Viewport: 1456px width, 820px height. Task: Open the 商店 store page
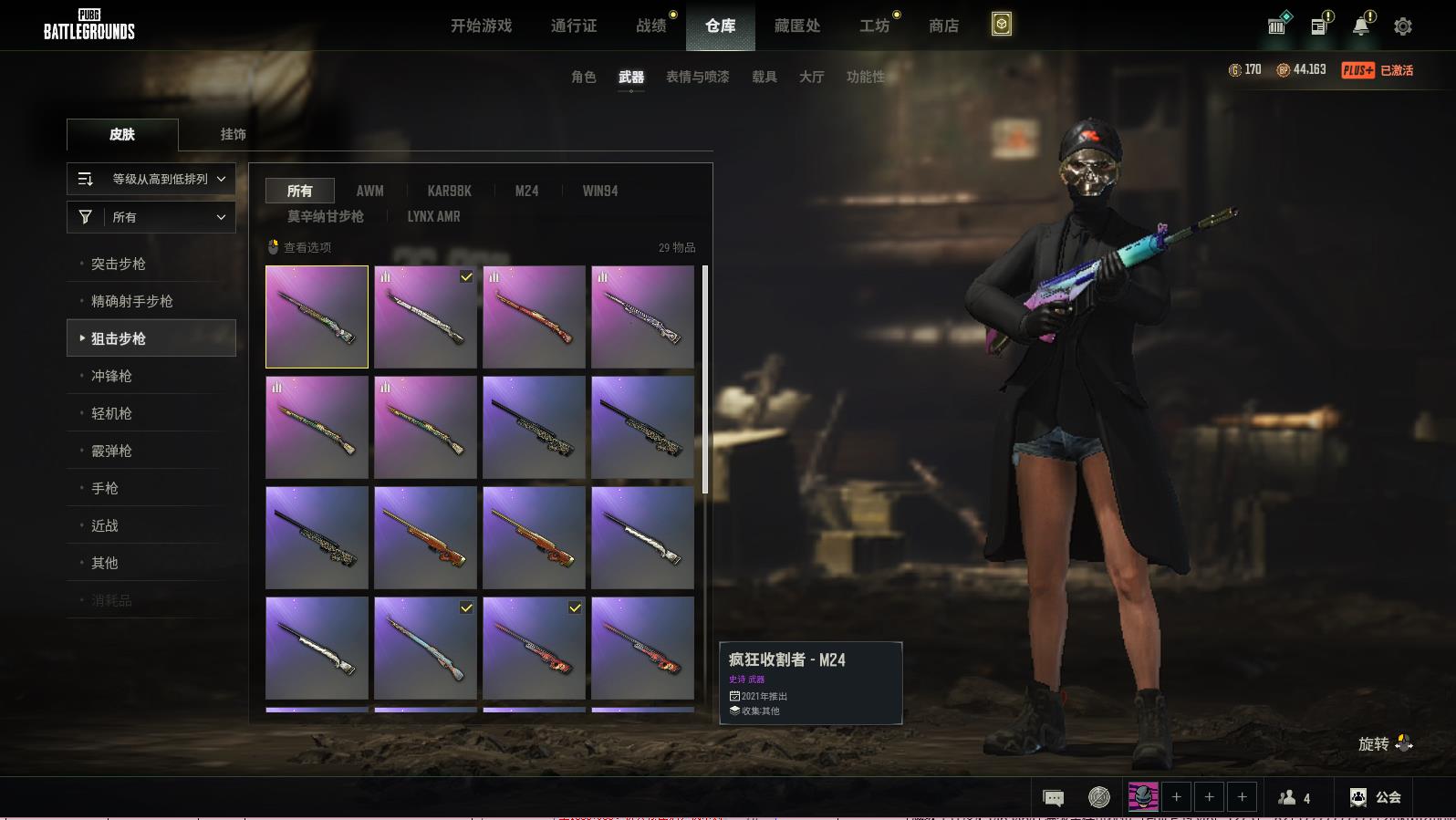(x=943, y=26)
